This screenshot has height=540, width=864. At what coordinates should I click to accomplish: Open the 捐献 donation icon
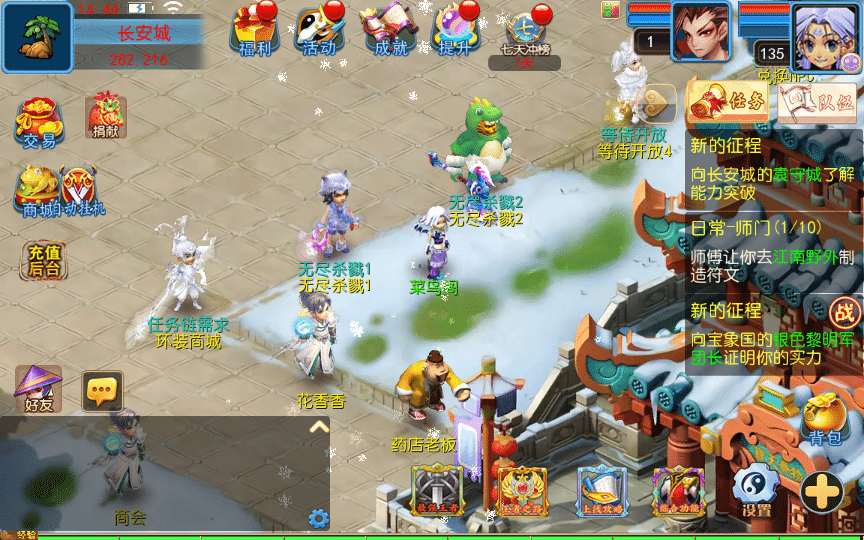pos(106,116)
